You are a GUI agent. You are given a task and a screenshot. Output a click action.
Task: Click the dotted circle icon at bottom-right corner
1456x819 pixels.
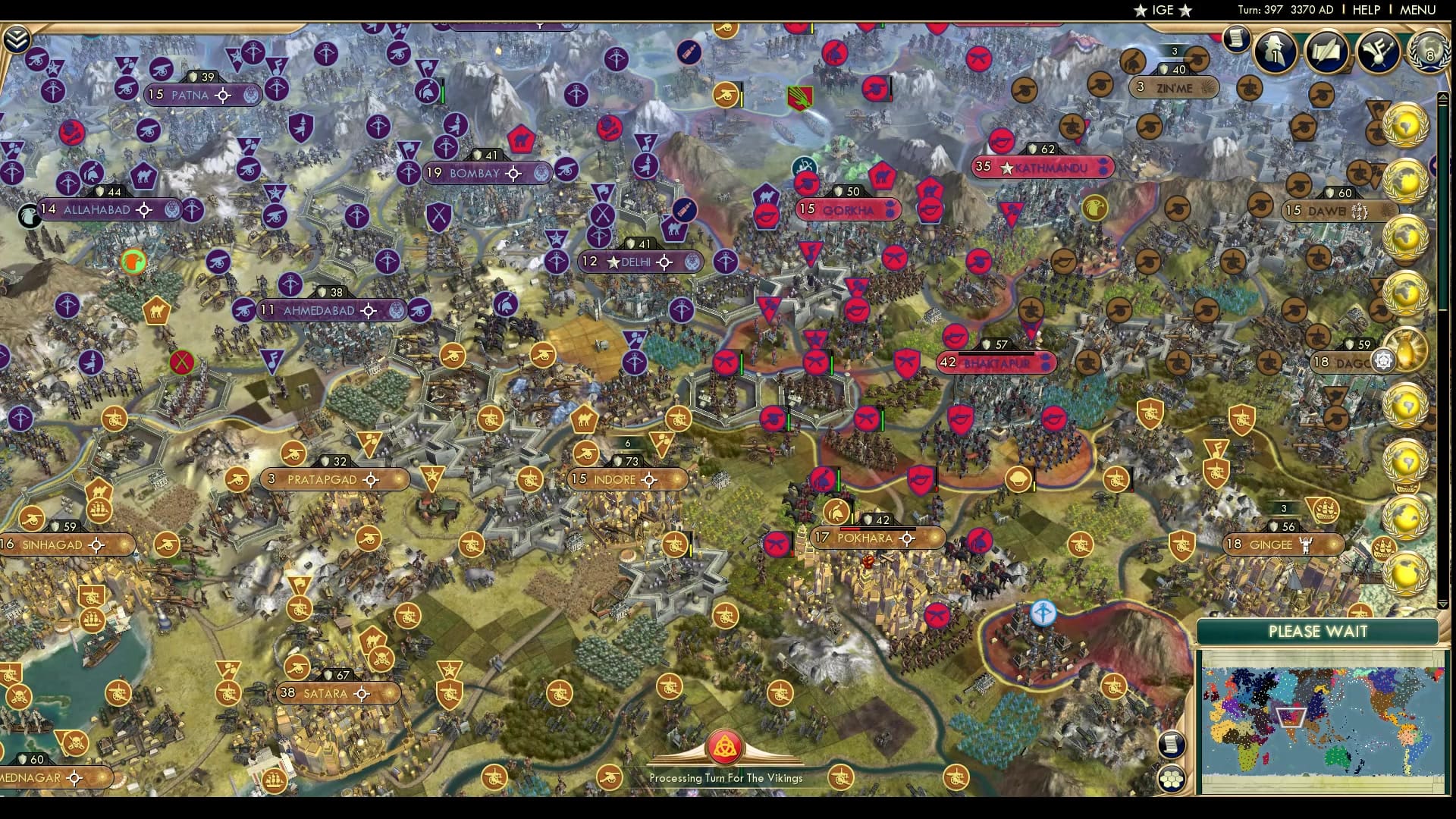1171,779
